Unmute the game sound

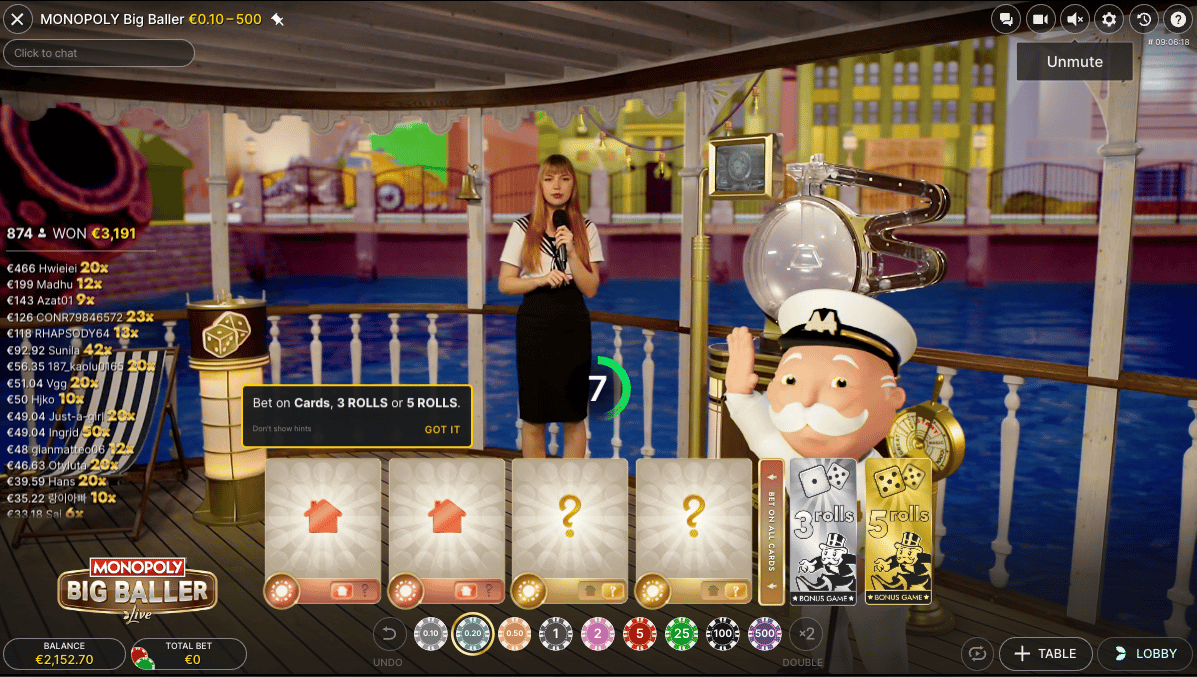point(1075,19)
